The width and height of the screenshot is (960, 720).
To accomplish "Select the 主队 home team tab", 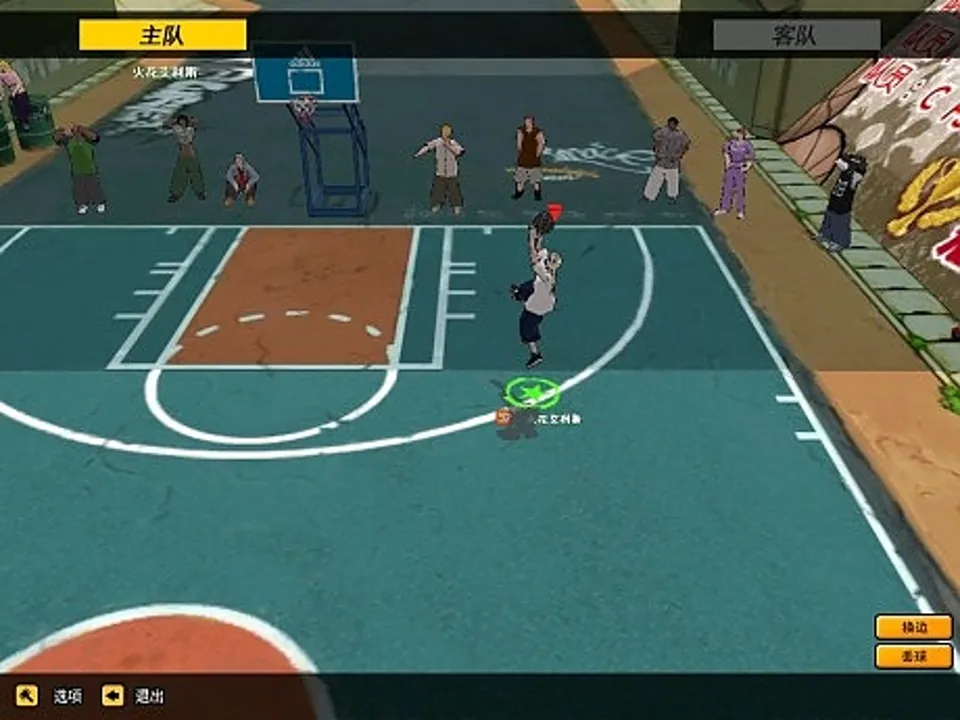I will click(162, 36).
